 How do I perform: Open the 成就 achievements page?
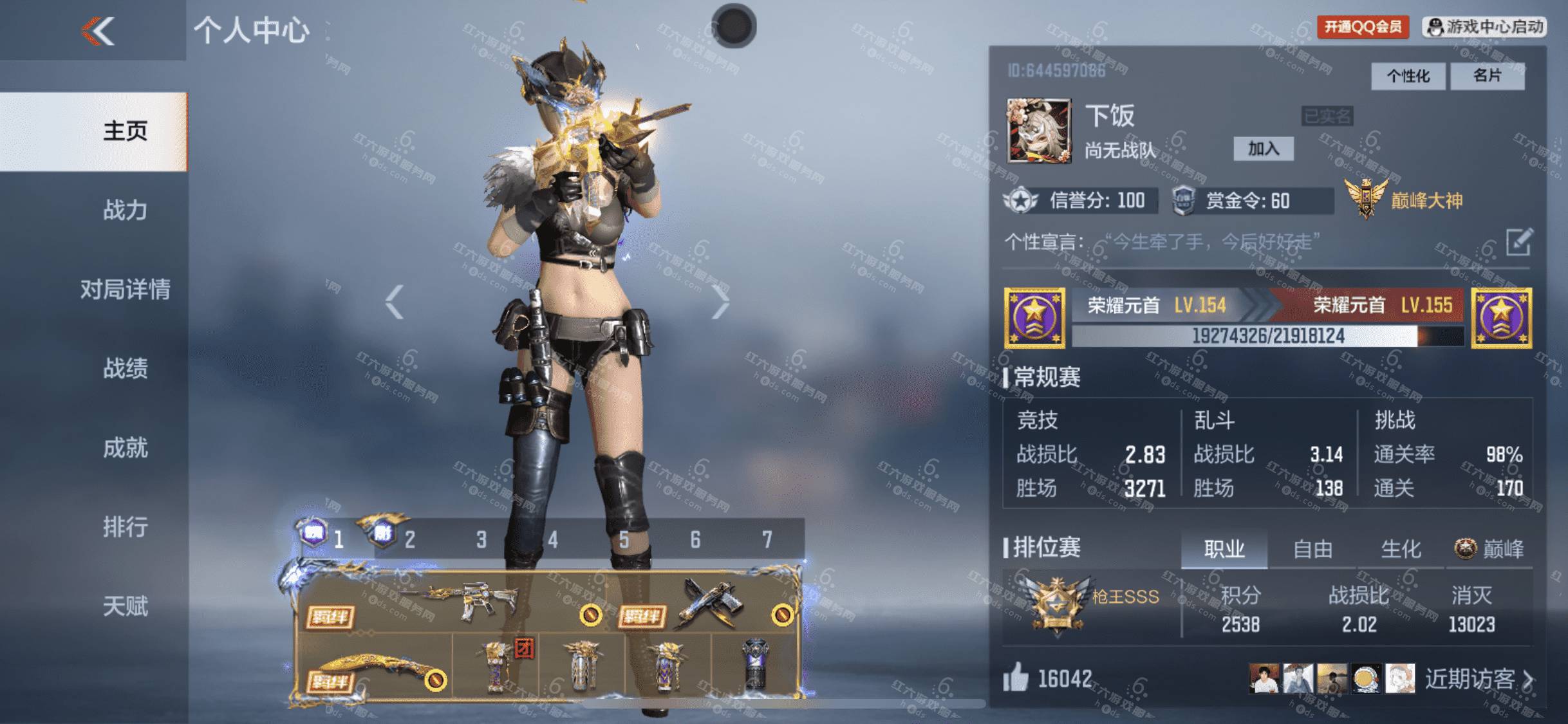(125, 448)
